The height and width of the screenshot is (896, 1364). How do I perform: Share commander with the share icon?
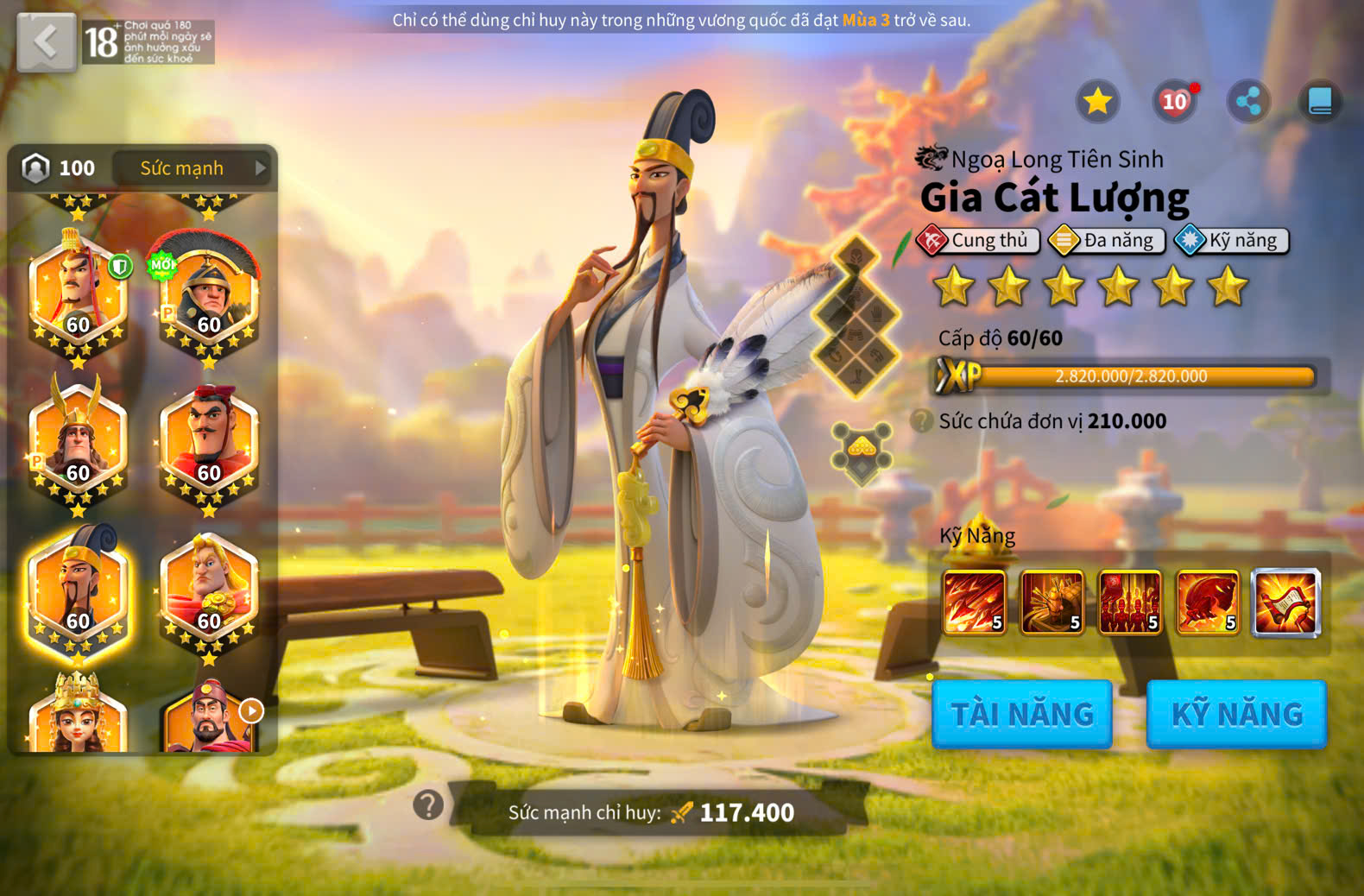click(x=1248, y=102)
